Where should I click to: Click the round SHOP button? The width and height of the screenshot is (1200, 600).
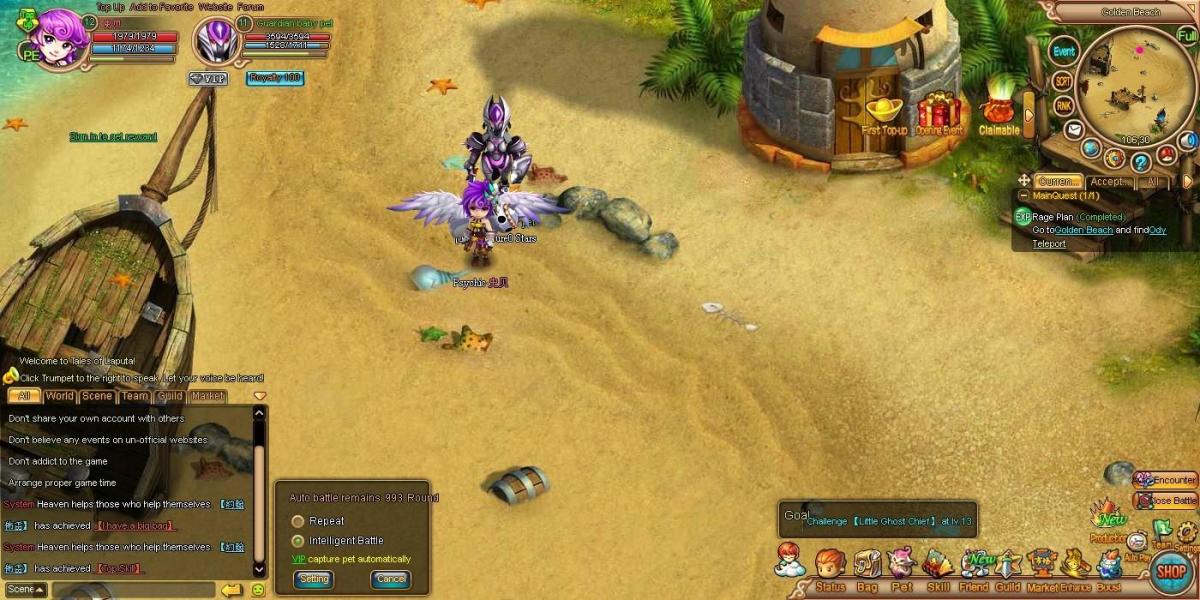pyautogui.click(x=1171, y=572)
